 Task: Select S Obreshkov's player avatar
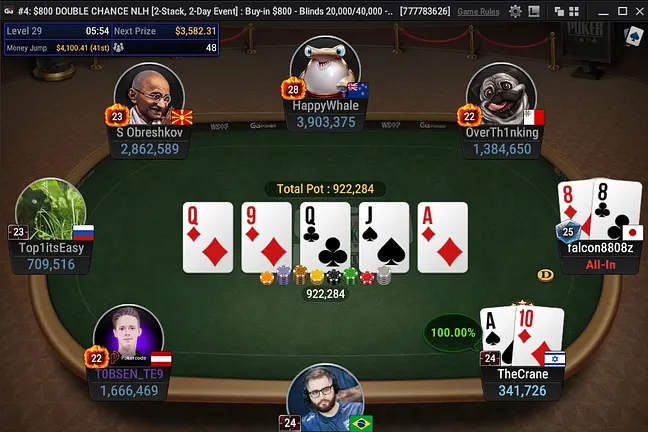coord(149,97)
